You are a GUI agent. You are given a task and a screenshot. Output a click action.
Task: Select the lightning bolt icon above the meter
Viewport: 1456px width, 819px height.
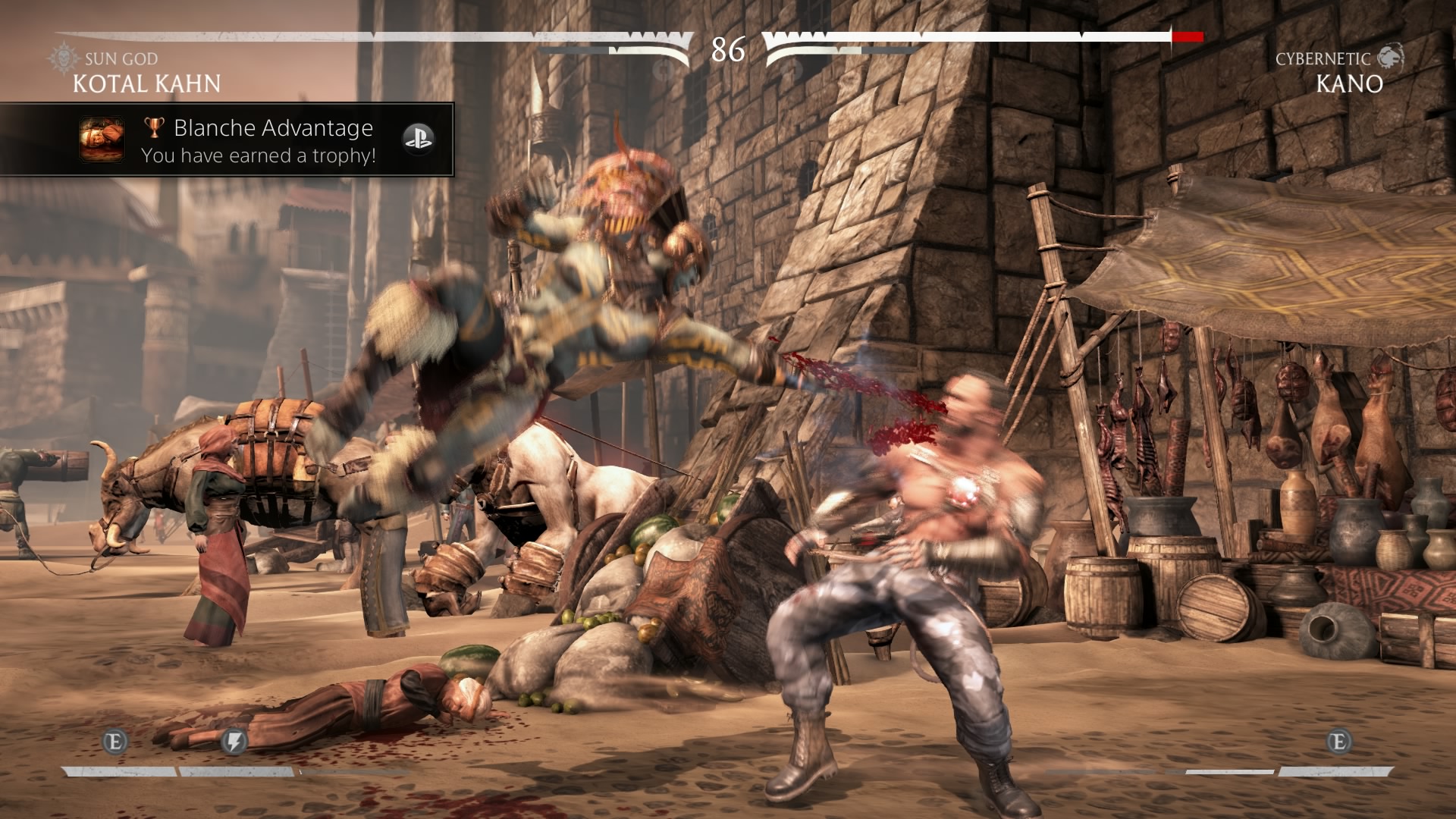[234, 741]
